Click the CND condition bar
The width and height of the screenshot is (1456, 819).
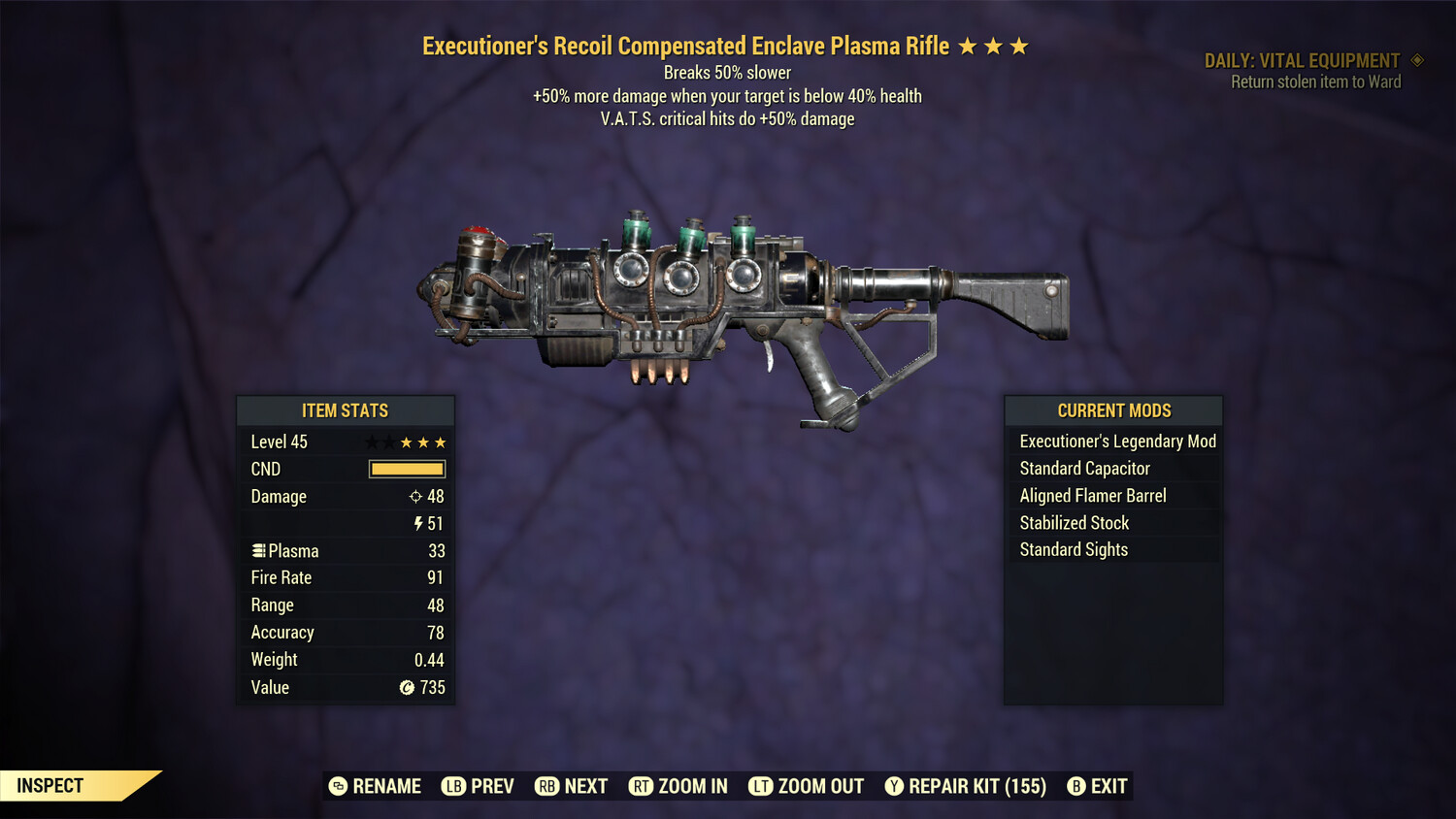coord(406,469)
